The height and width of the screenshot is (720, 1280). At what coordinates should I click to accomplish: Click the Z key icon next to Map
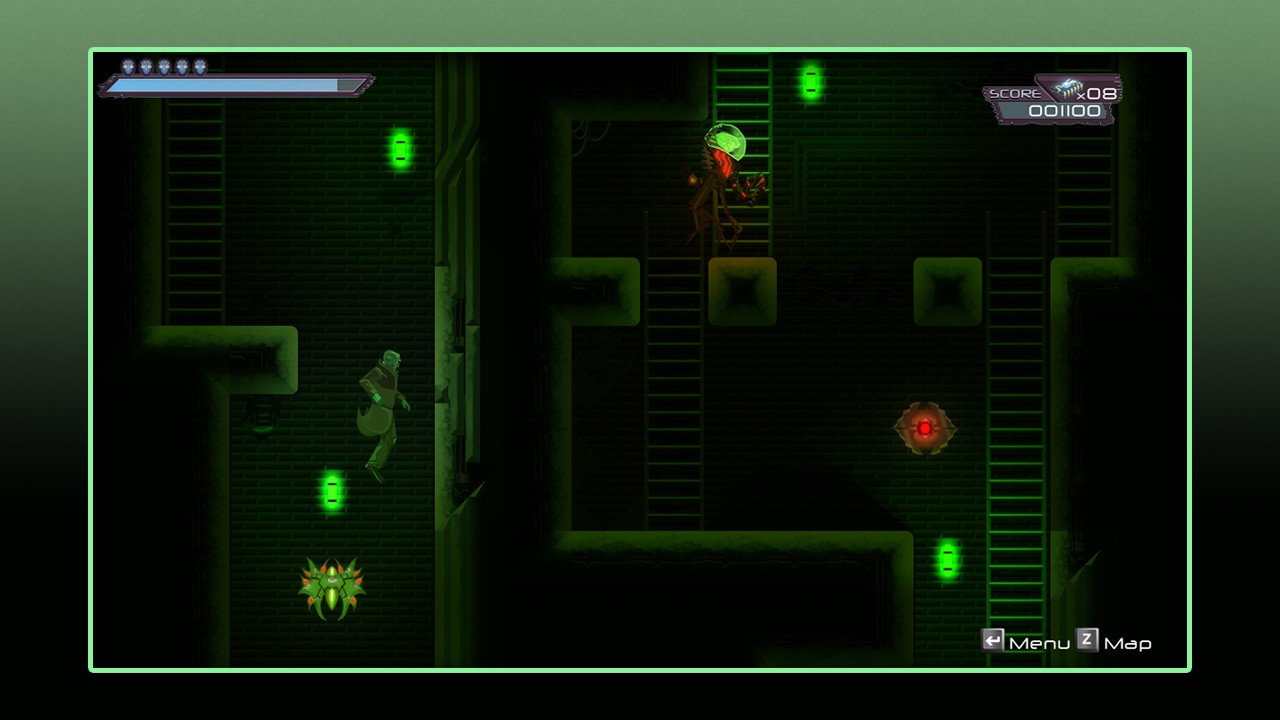[1087, 642]
